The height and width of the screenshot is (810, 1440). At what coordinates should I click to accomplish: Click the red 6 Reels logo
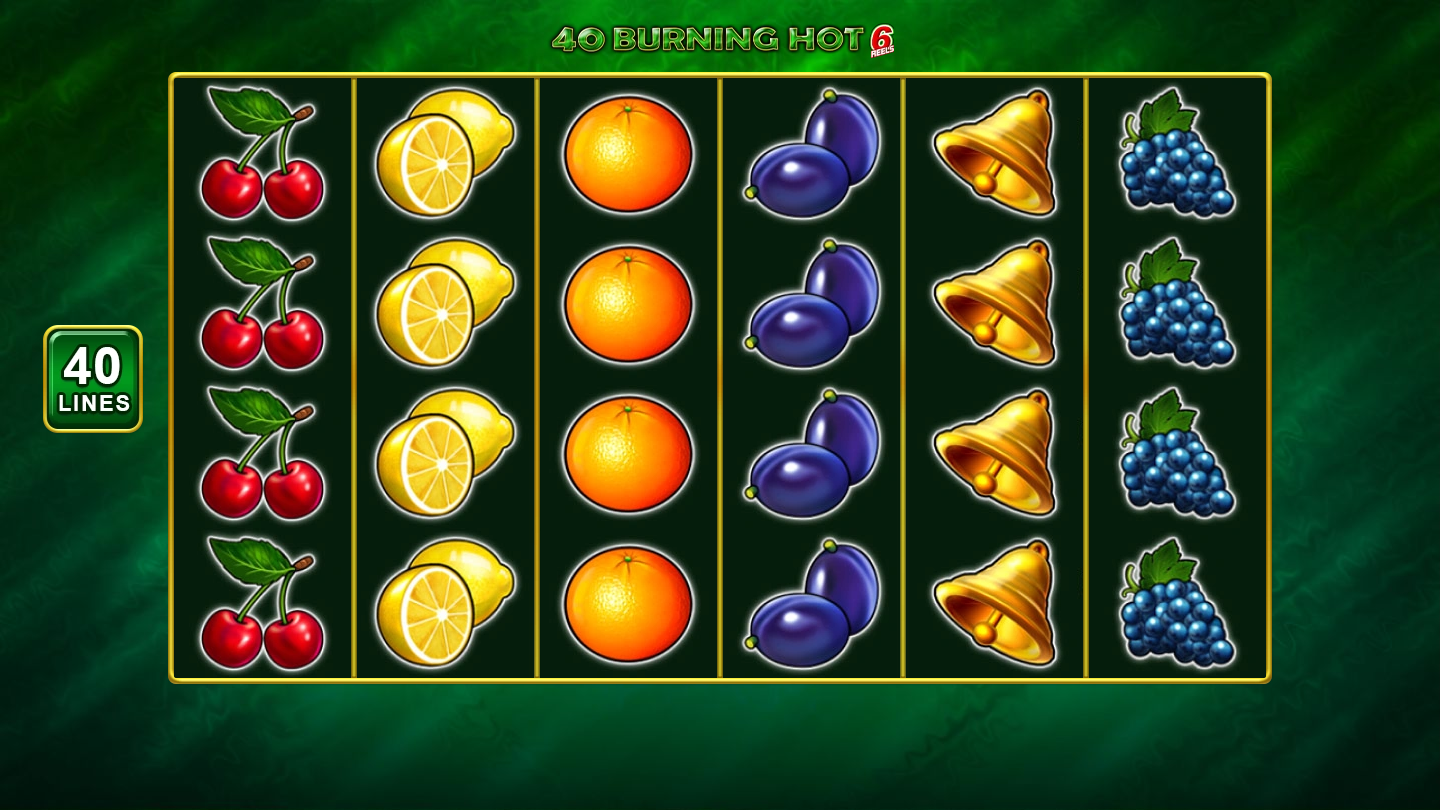880,40
